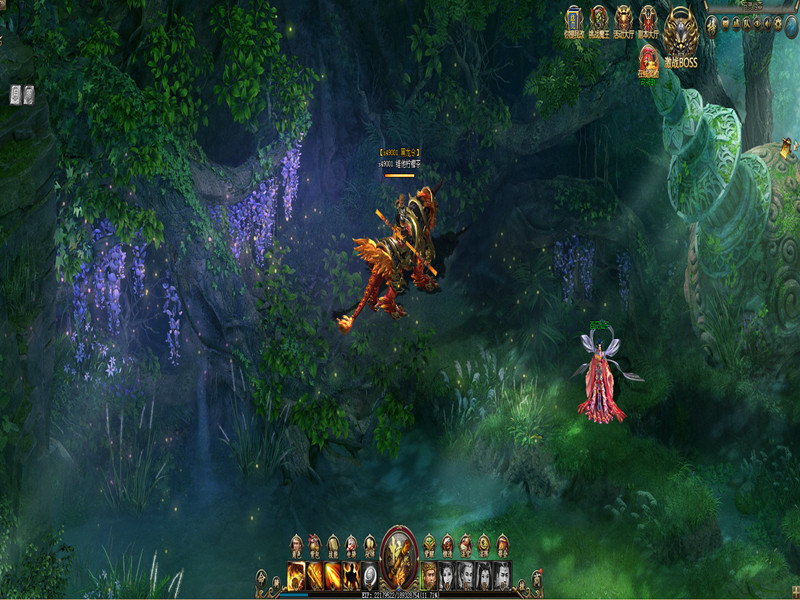The height and width of the screenshot is (600, 800).
Task: Activate the dark silhouette in flames skill
Action: click(x=351, y=575)
